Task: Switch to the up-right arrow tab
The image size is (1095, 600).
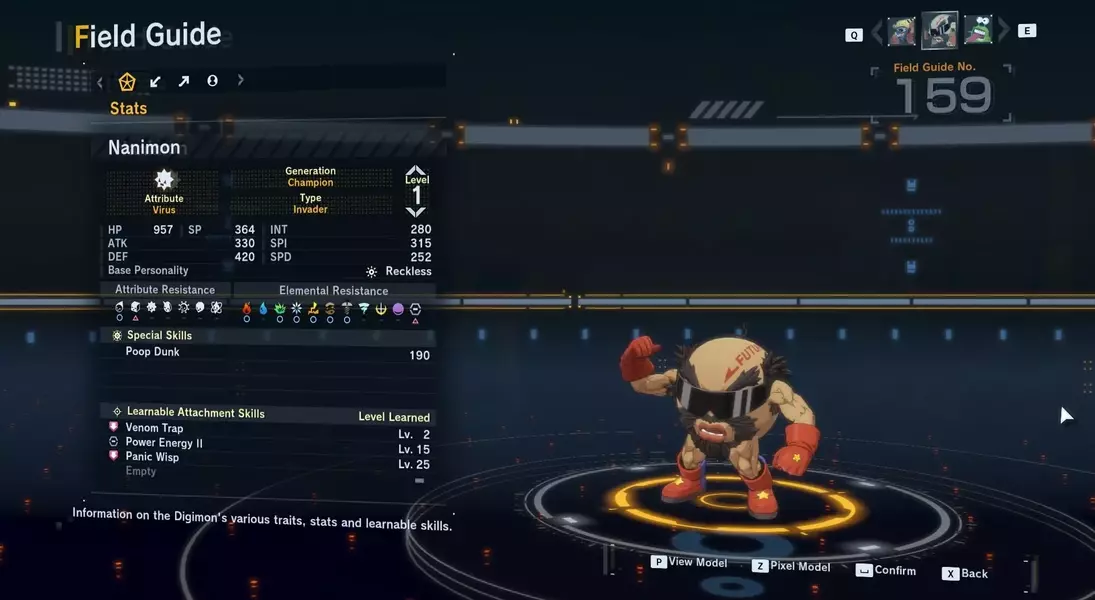Action: (x=183, y=82)
